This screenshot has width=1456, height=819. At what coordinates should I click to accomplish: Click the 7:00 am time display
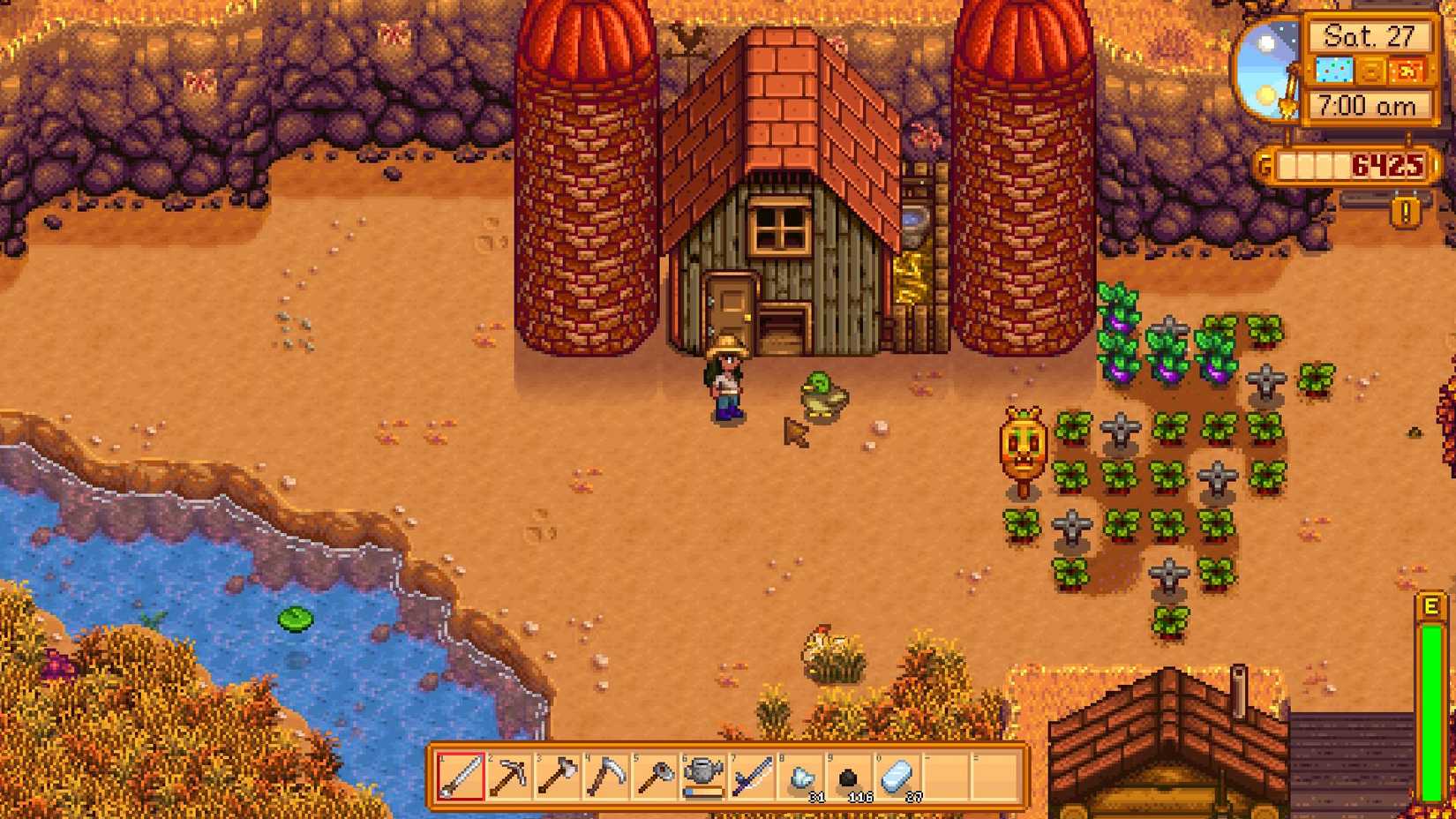pyautogui.click(x=1370, y=106)
